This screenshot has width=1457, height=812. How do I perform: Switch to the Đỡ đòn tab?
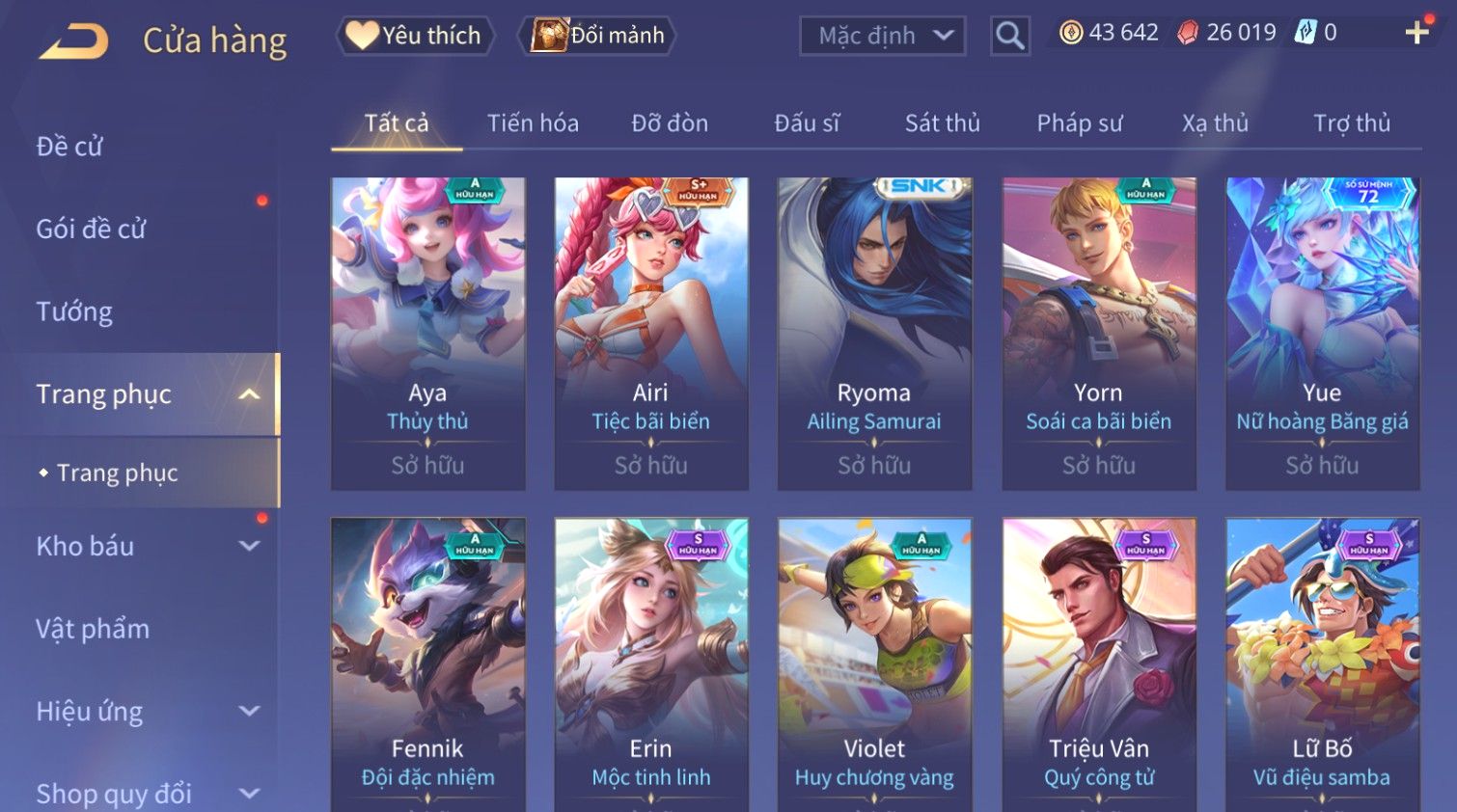pyautogui.click(x=670, y=123)
